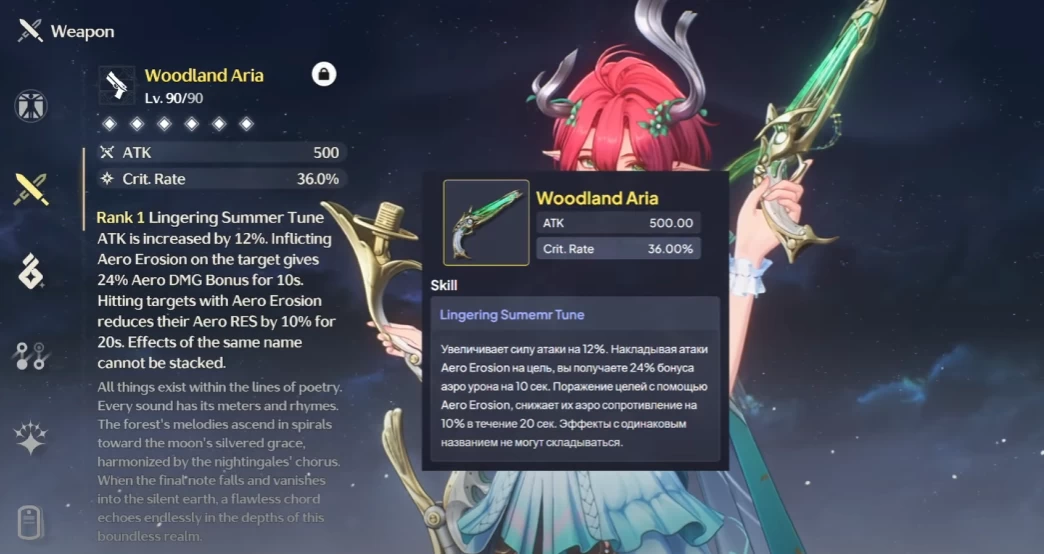The image size is (1044, 554).
Task: Open the character overview tab with the figure icon
Action: (x=31, y=107)
